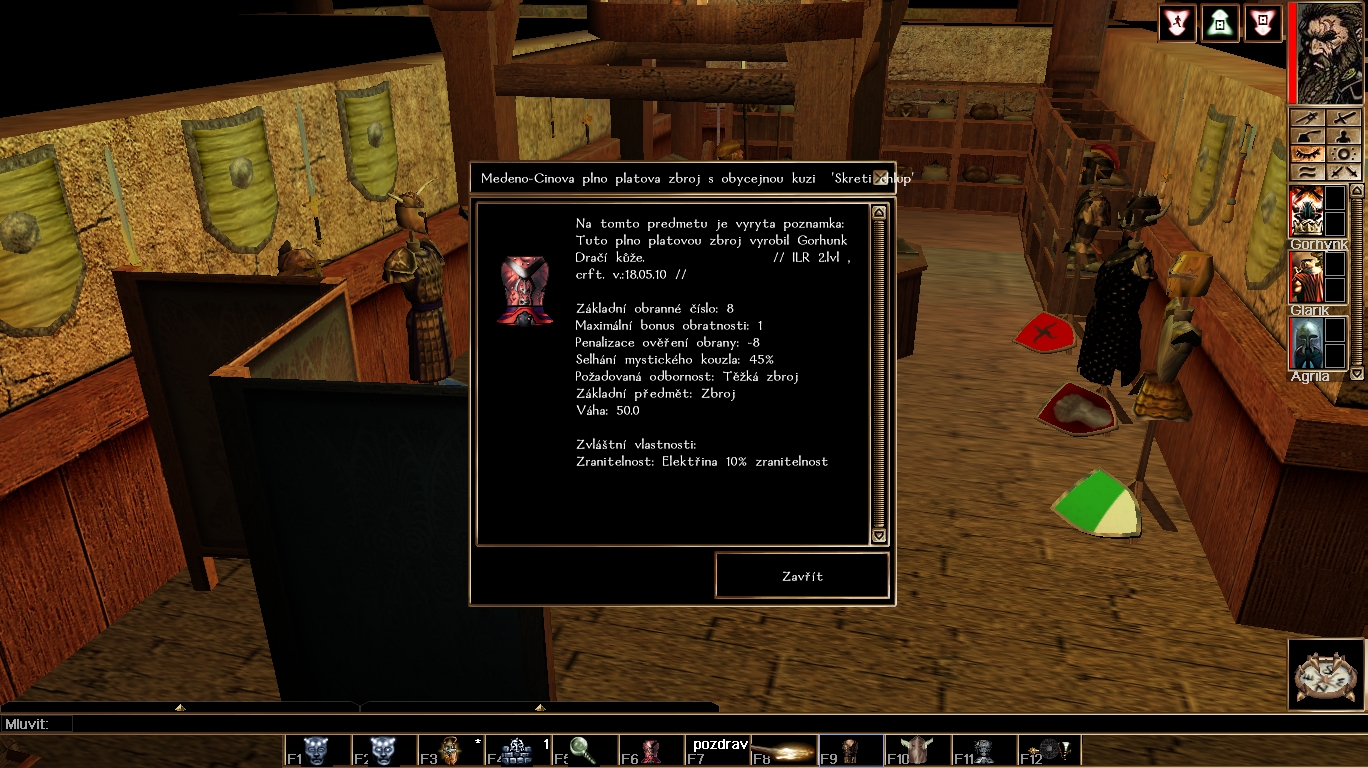Toggle the closed eye button in the menu panel
This screenshot has width=1368, height=768.
click(x=1308, y=154)
